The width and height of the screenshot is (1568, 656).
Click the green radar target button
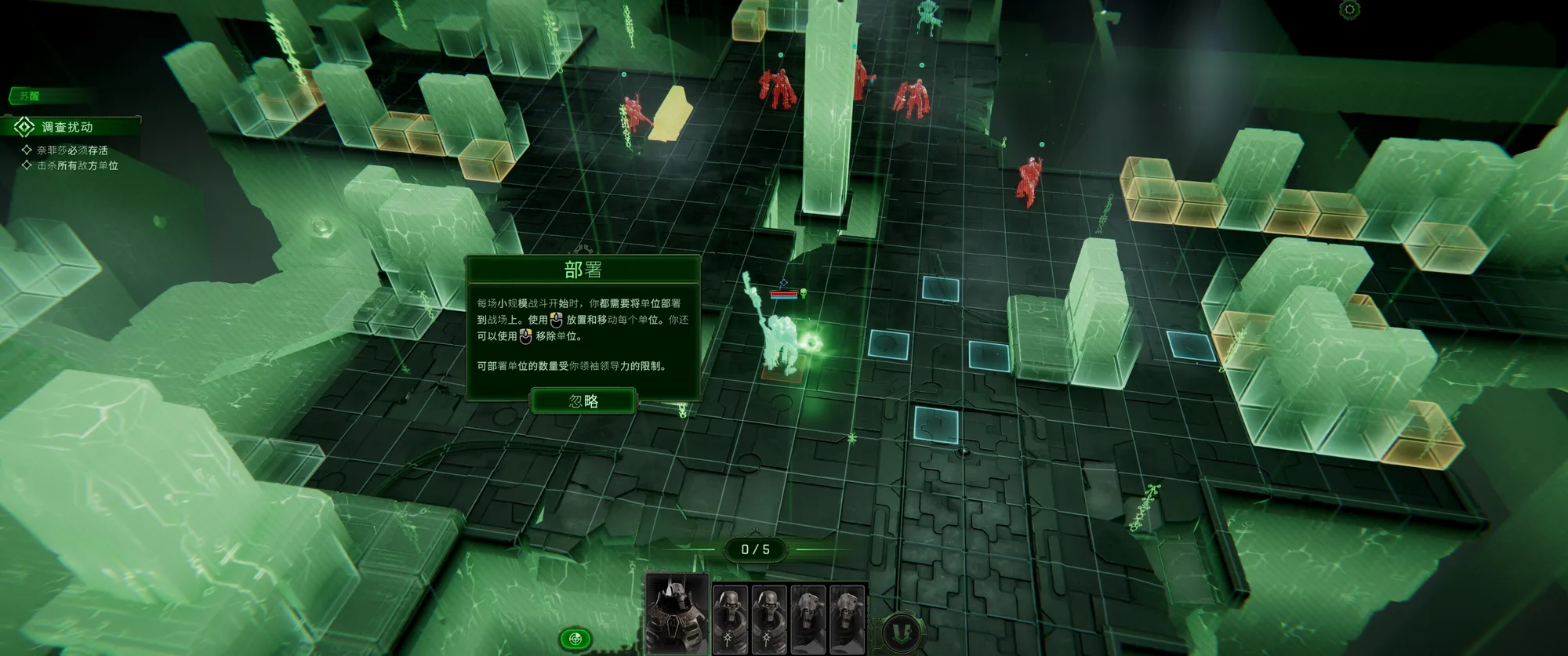pos(575,638)
